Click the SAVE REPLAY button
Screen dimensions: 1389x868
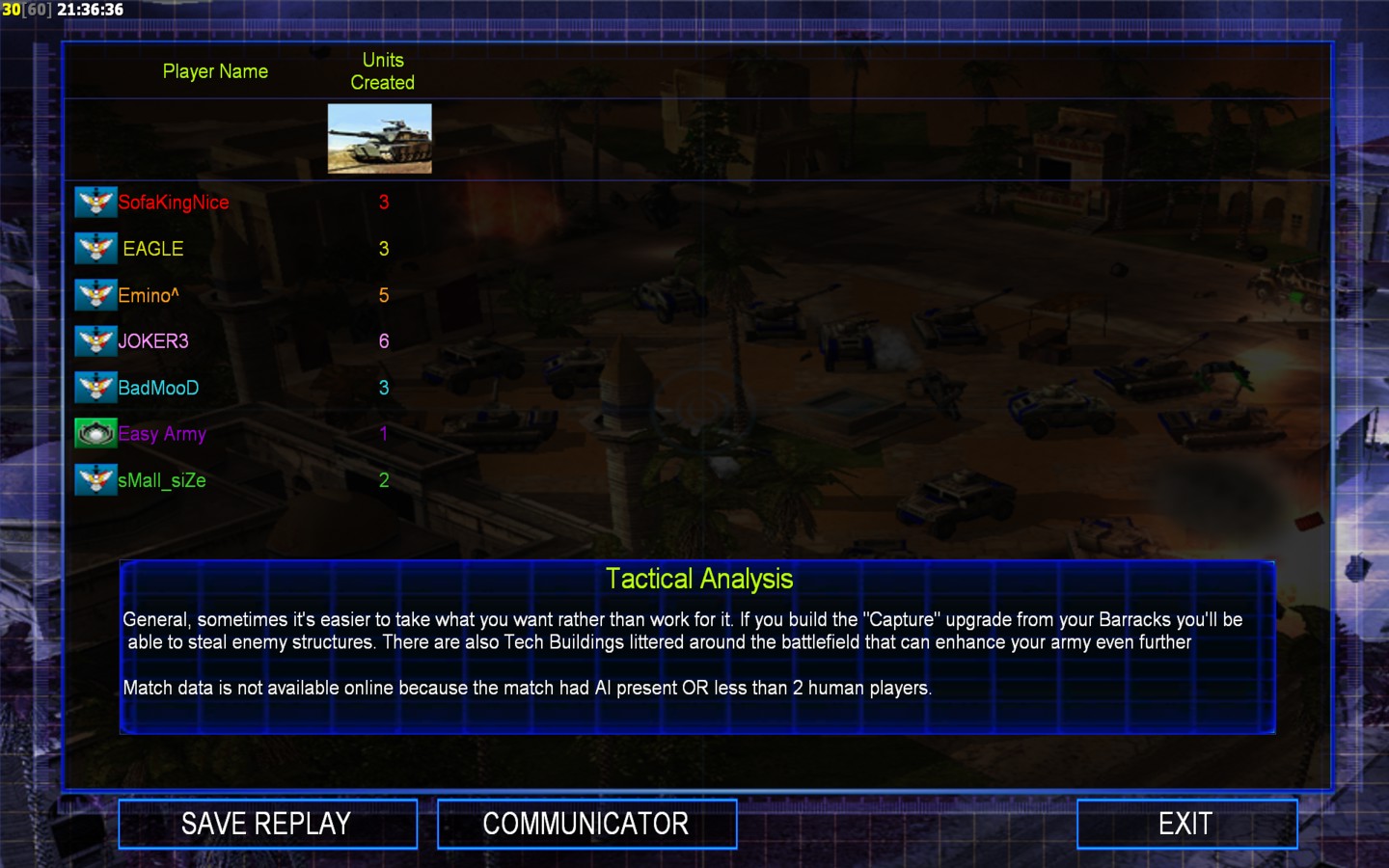(267, 824)
